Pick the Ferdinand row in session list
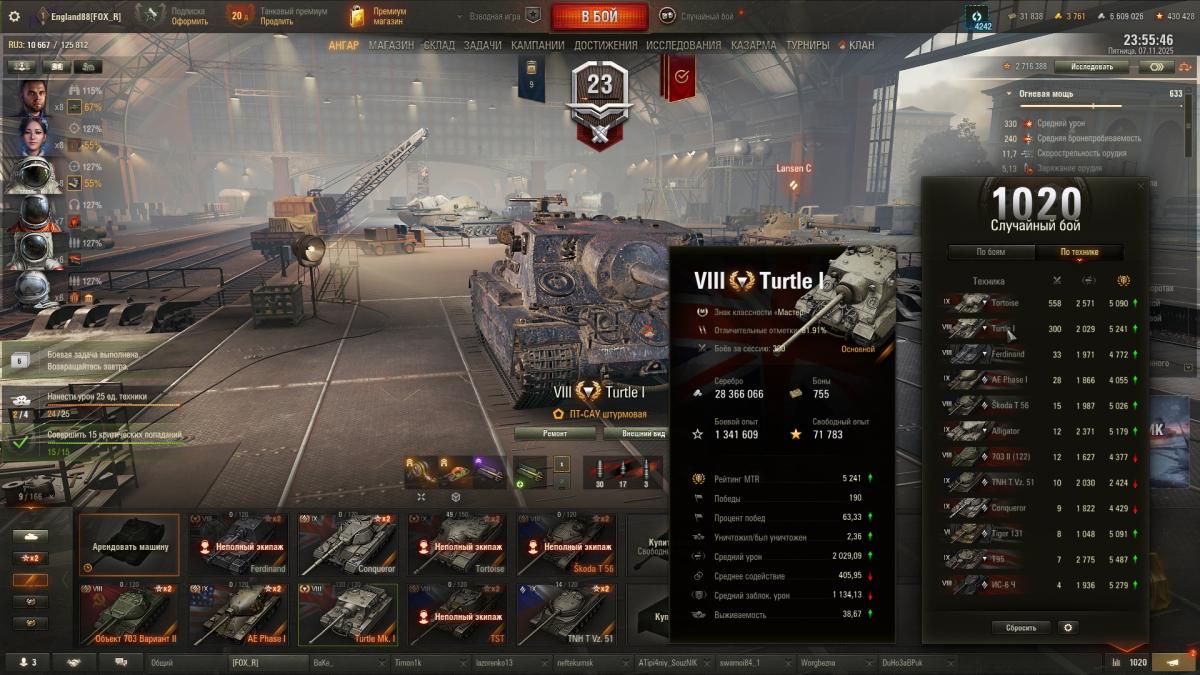Viewport: 1200px width, 675px height. (x=1042, y=354)
